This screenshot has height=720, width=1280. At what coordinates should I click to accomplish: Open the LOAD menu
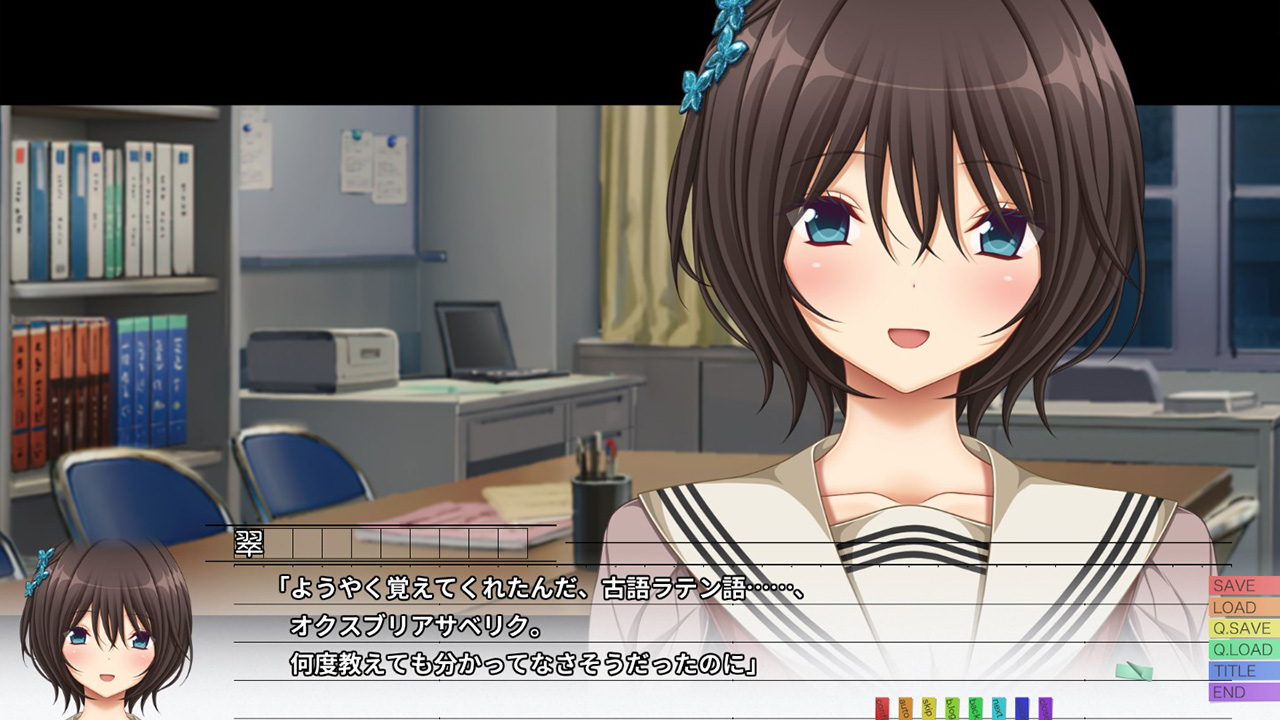pos(1243,607)
